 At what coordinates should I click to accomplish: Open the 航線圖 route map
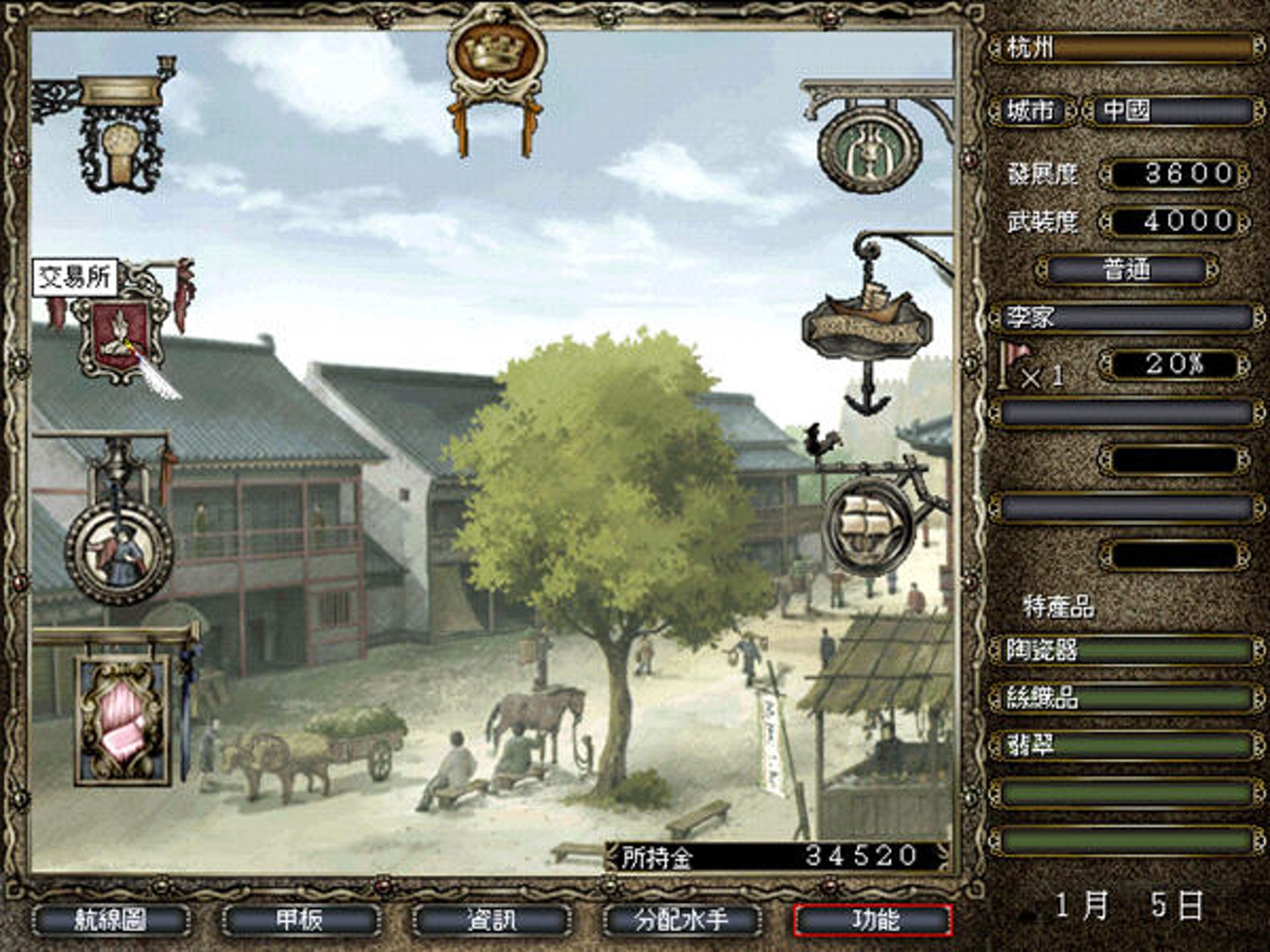coord(111,920)
